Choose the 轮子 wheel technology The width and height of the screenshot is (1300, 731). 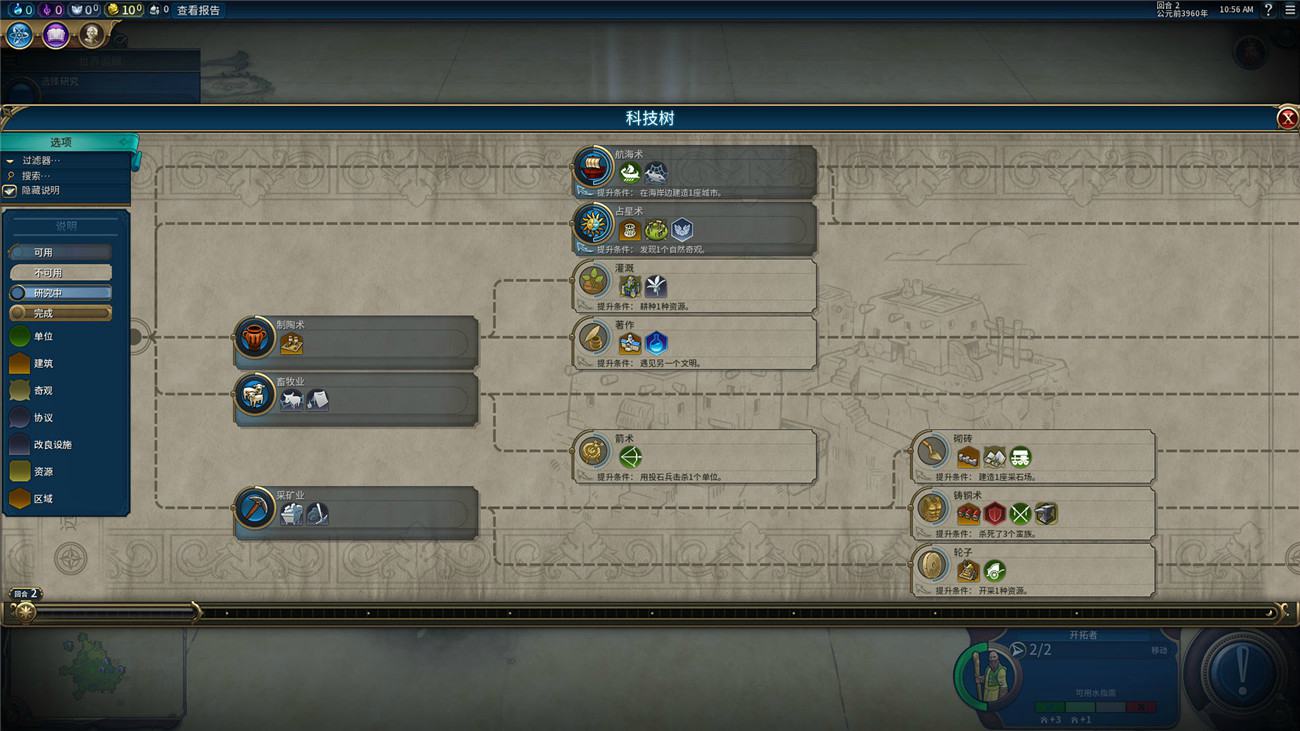[x=1033, y=567]
